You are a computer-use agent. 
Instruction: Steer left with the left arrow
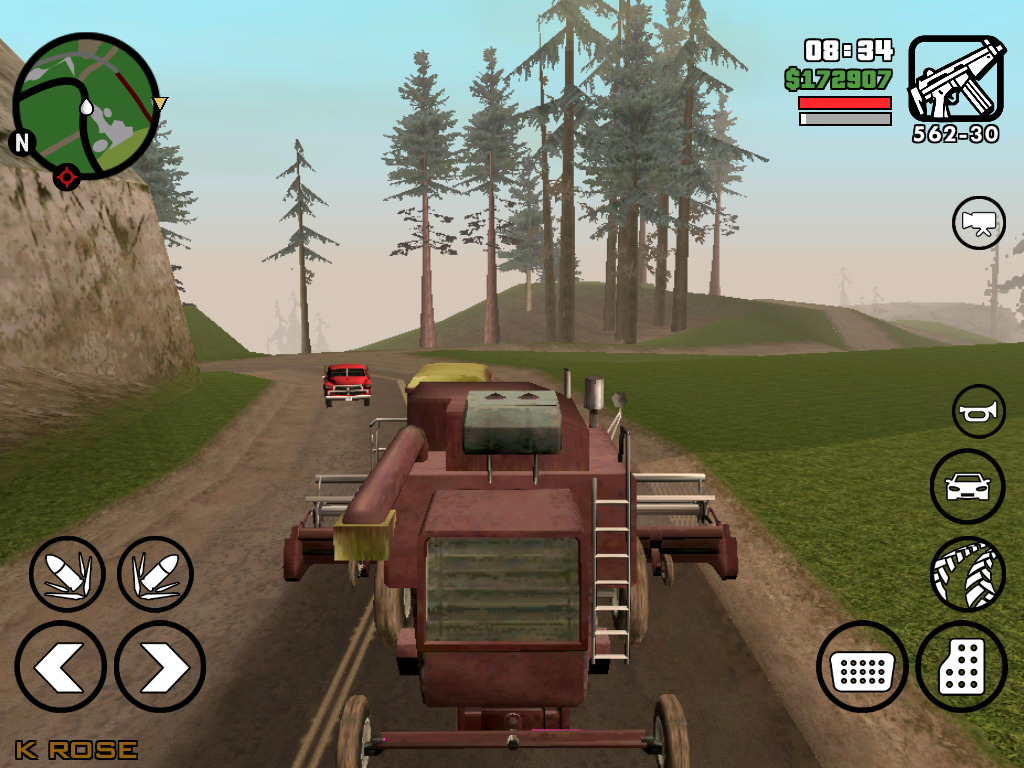[60, 667]
